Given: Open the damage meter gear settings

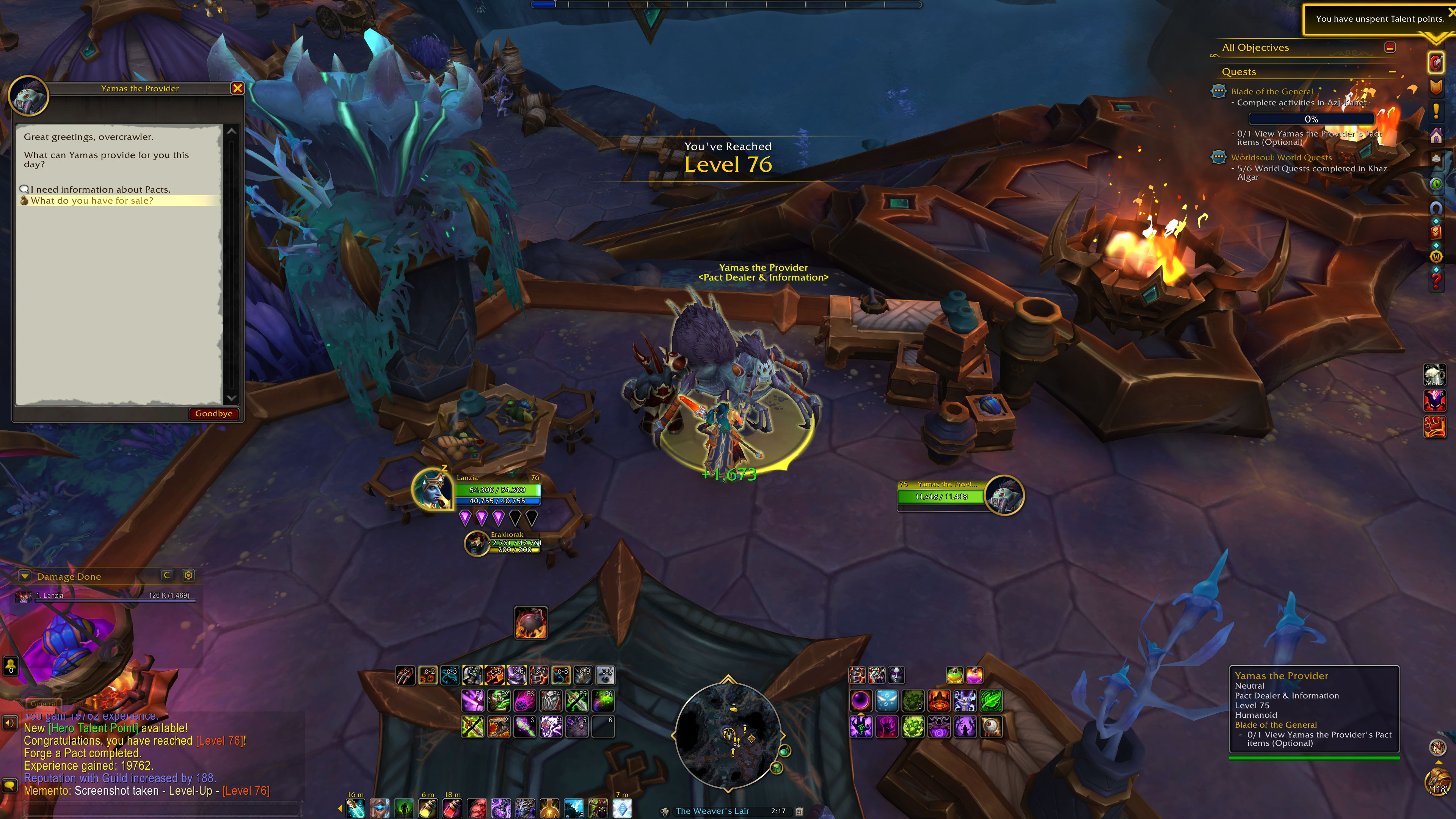Looking at the screenshot, I should point(188,576).
